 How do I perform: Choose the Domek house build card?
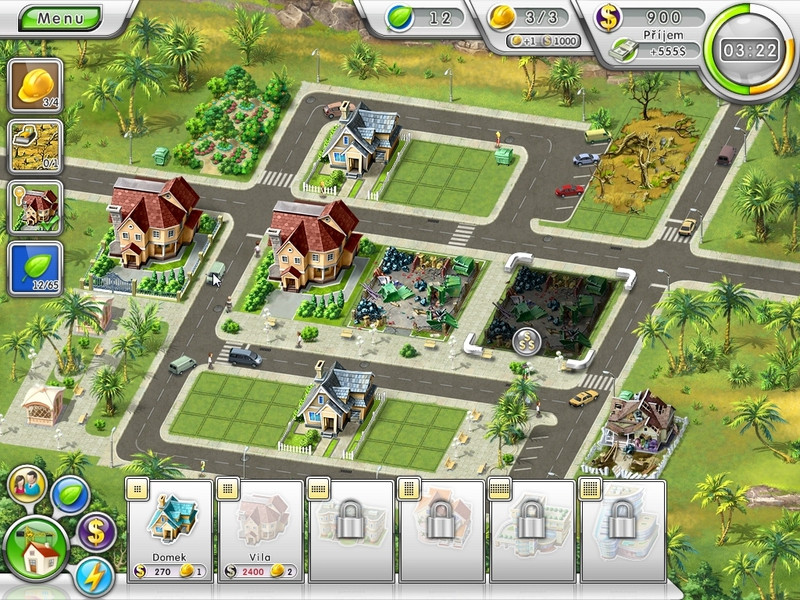[x=170, y=530]
